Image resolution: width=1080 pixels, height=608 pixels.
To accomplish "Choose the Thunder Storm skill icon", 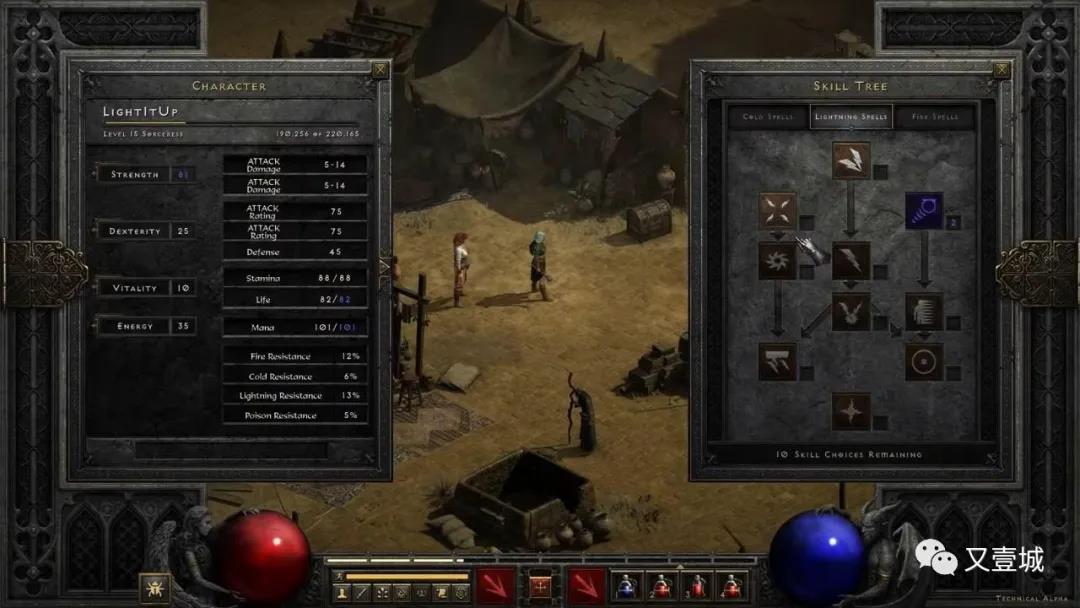I will tap(777, 361).
